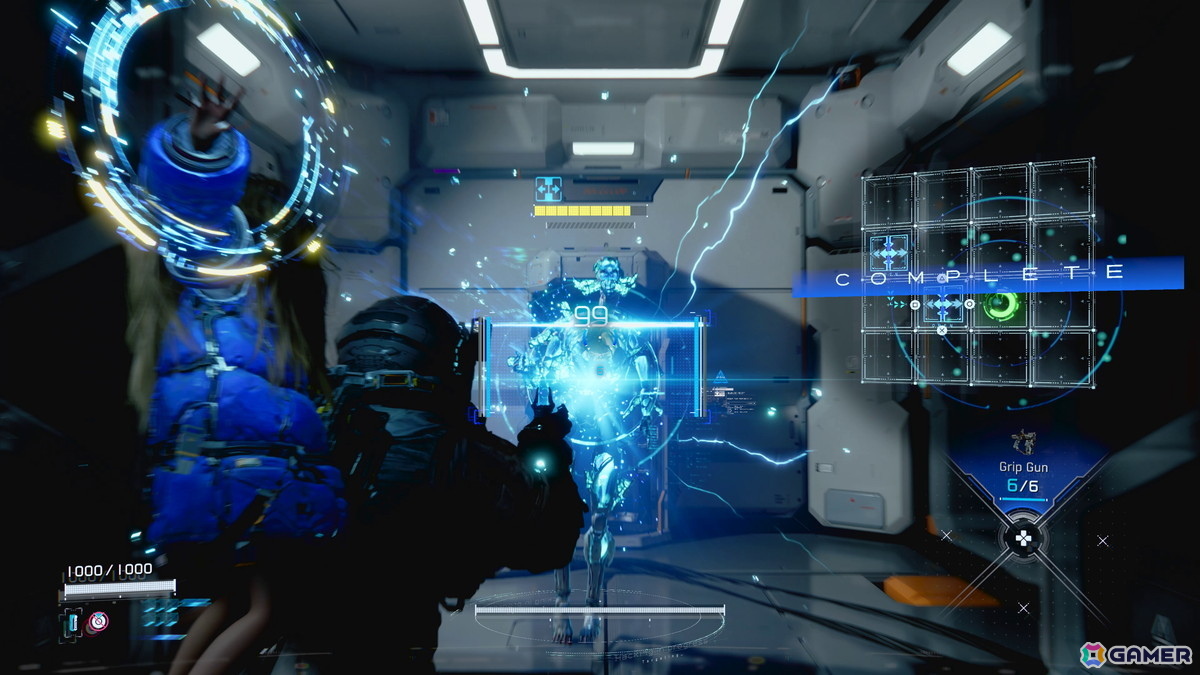Image resolution: width=1200 pixels, height=675 pixels.
Task: Open the GAMER watermark logo
Action: tap(1136, 654)
